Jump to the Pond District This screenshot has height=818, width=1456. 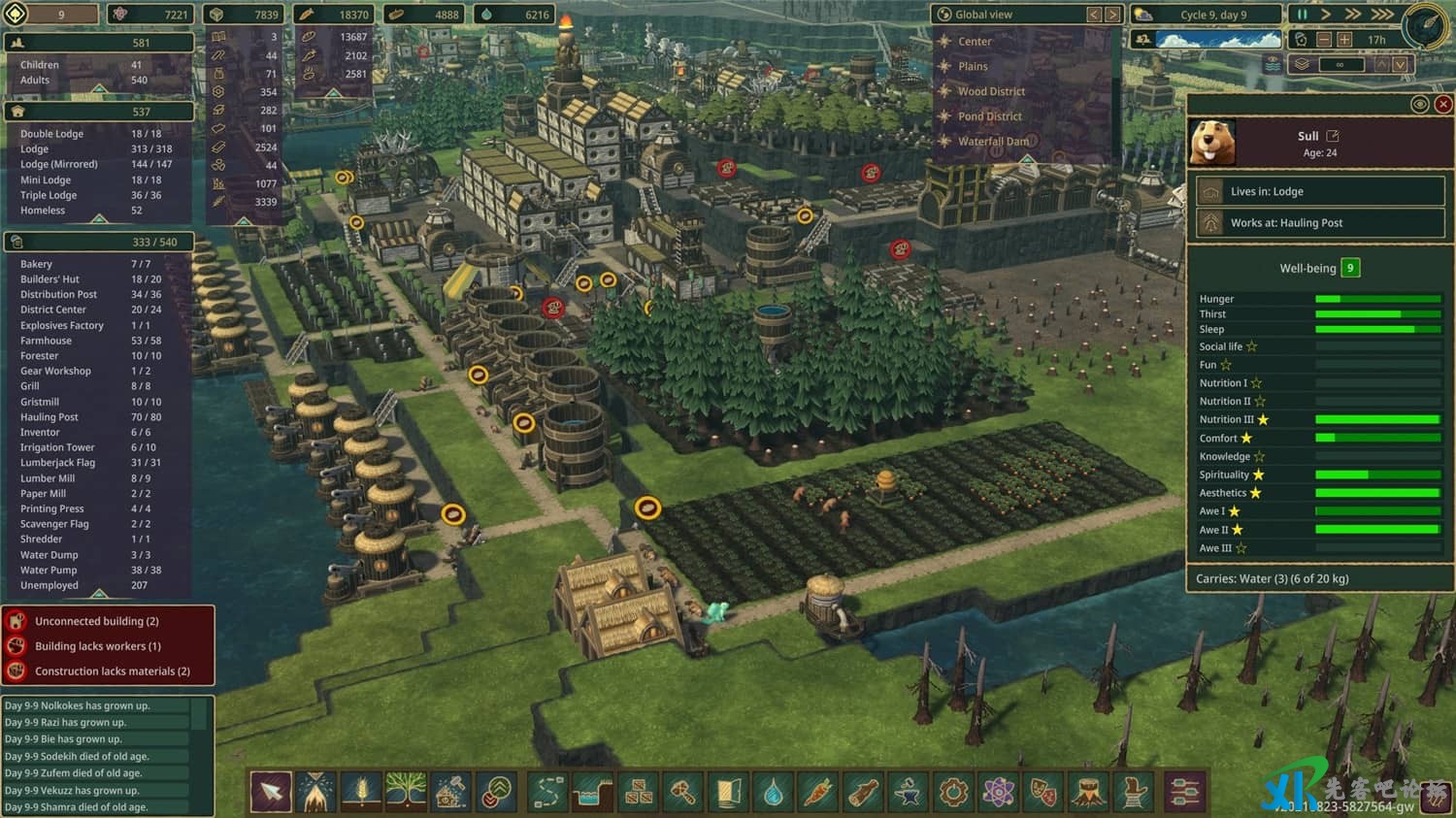989,116
